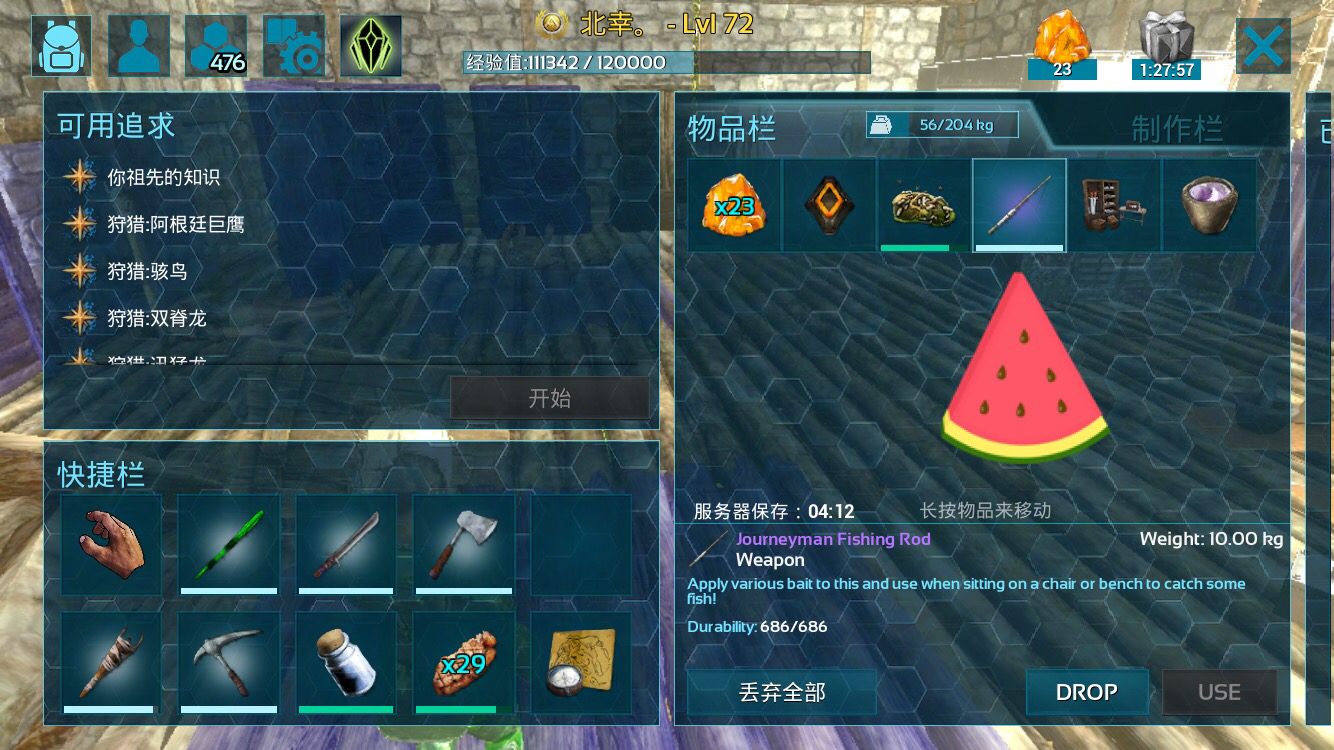Select the hatchet hotbar slot

pos(464,545)
